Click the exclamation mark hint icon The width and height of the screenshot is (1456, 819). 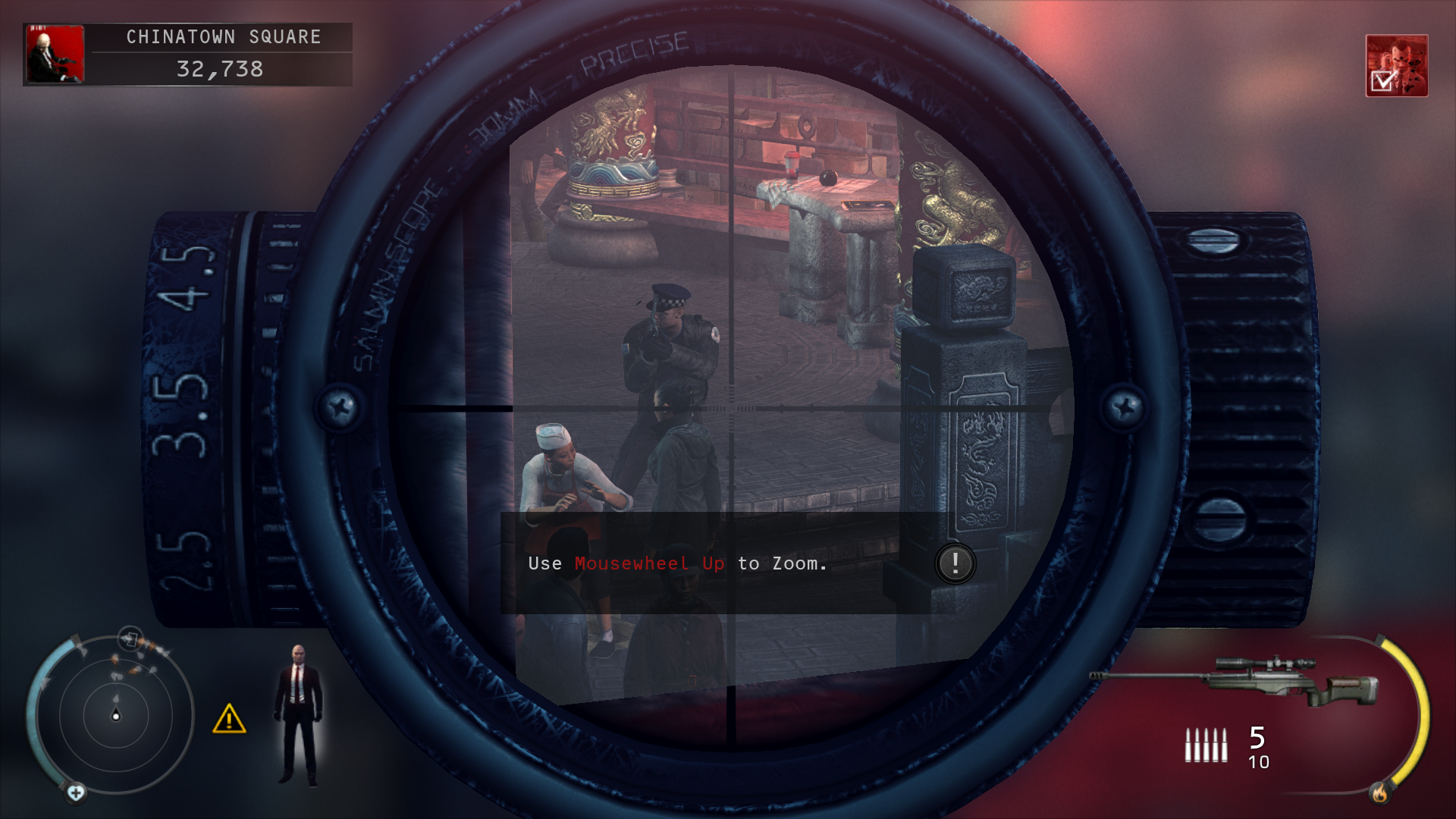[955, 563]
